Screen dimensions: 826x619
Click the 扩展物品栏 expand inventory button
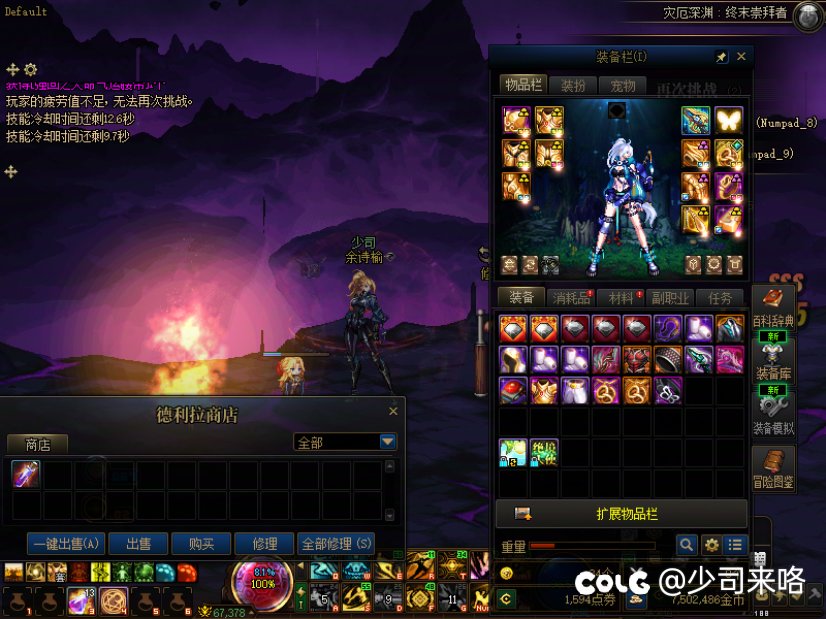(622, 514)
